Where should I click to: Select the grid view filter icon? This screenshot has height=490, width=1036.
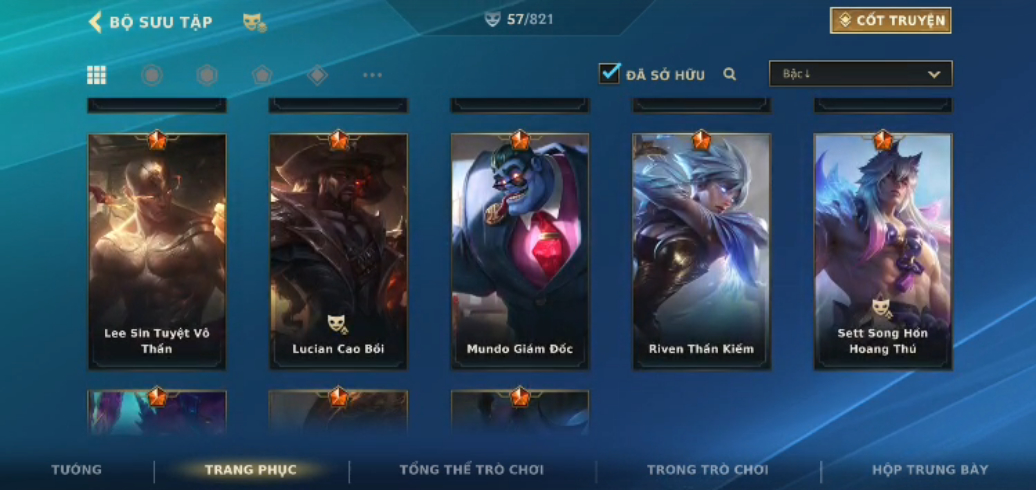tap(97, 75)
